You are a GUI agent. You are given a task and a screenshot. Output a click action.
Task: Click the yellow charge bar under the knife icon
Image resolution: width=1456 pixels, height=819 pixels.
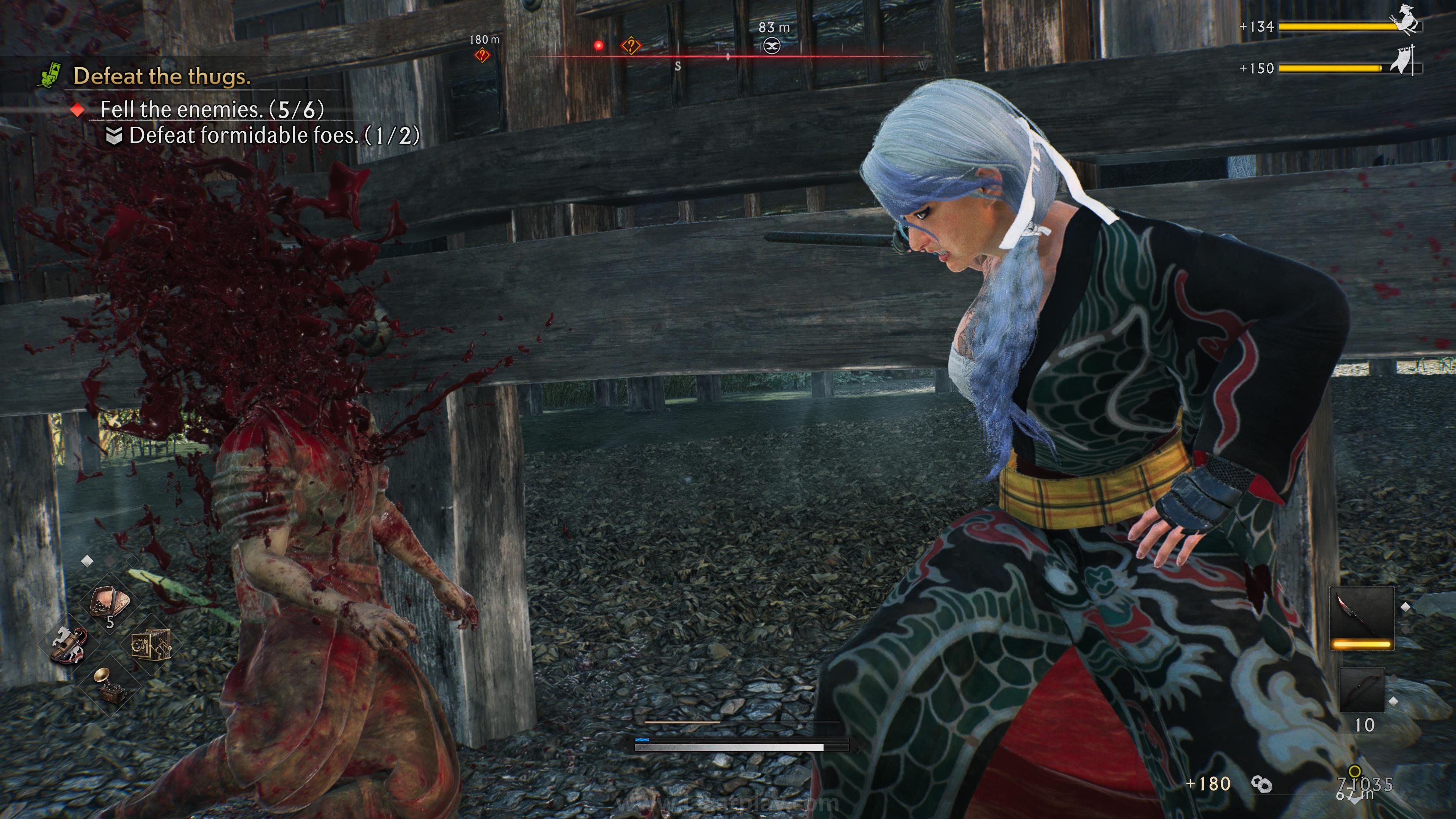click(x=1362, y=643)
